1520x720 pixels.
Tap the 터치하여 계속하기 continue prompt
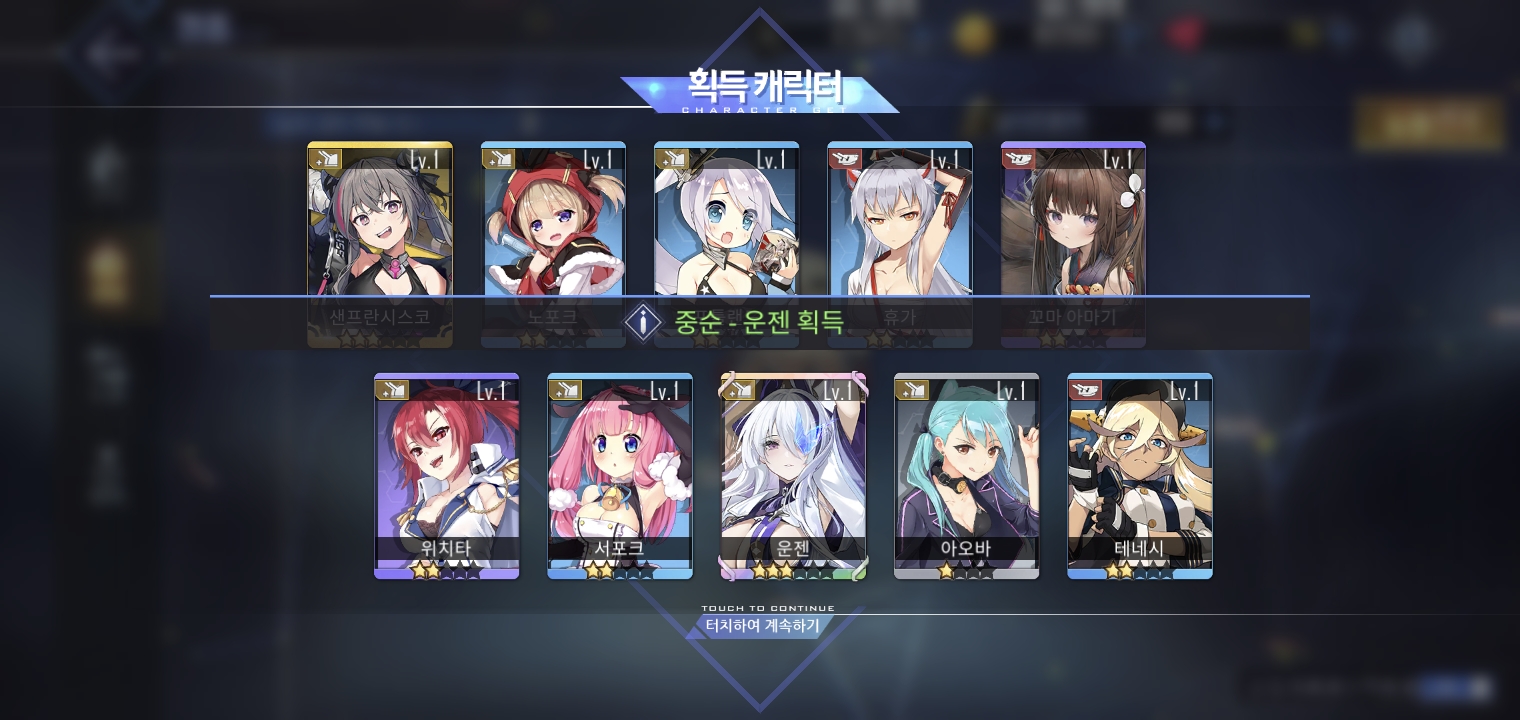click(762, 626)
